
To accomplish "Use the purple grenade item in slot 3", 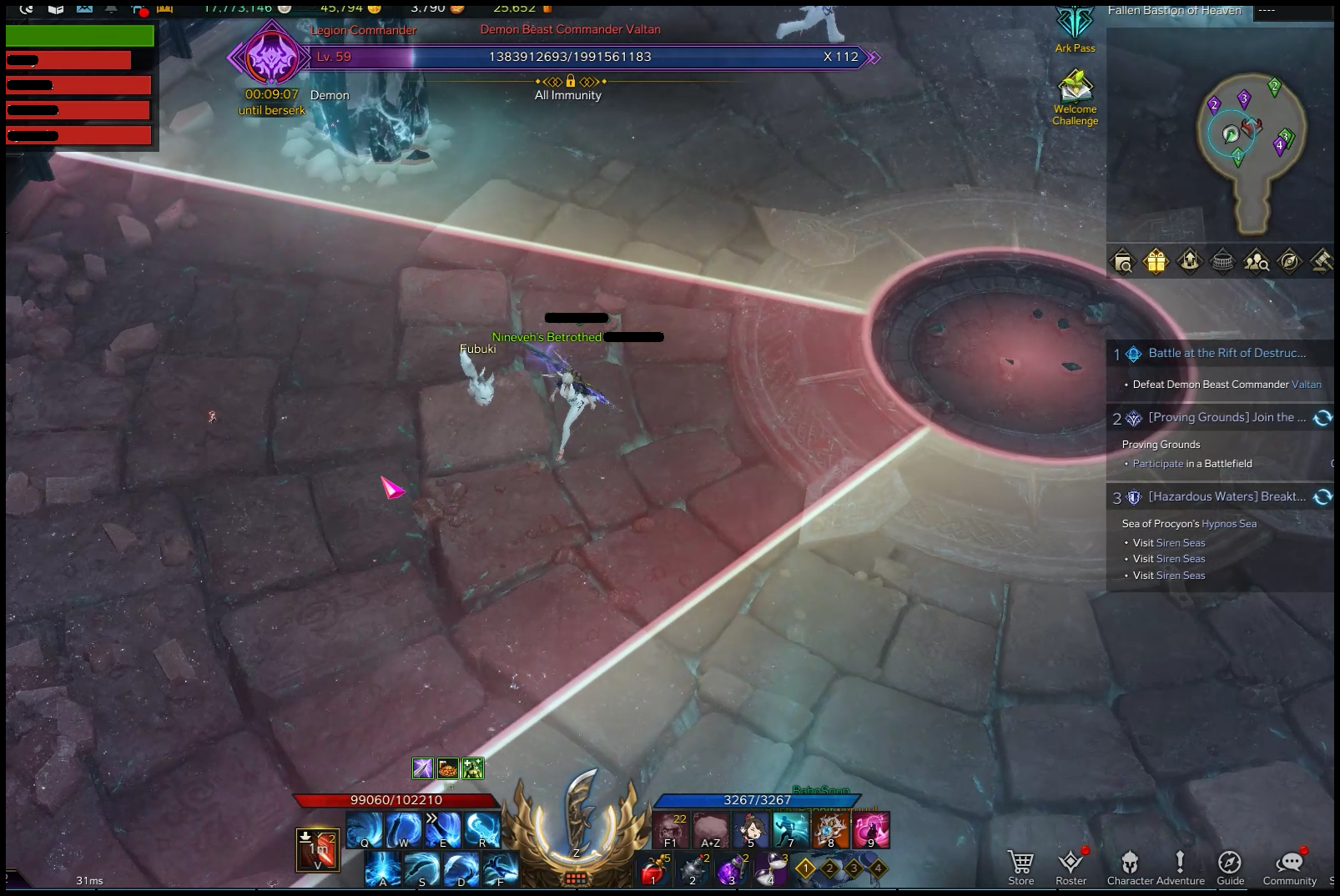I will 732,869.
